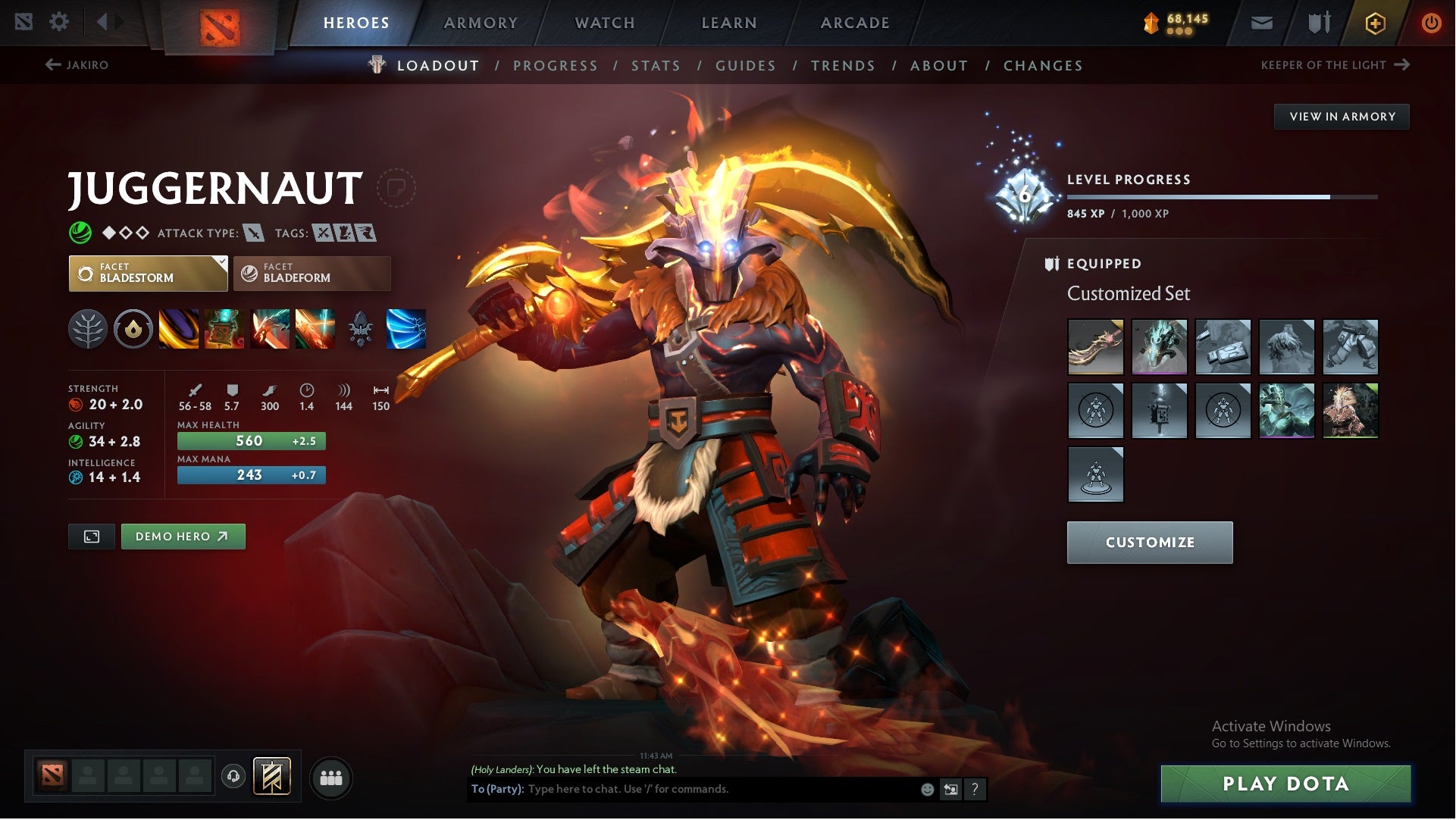The image size is (1456, 820).
Task: Open the ARMORY menu item
Action: [481, 22]
